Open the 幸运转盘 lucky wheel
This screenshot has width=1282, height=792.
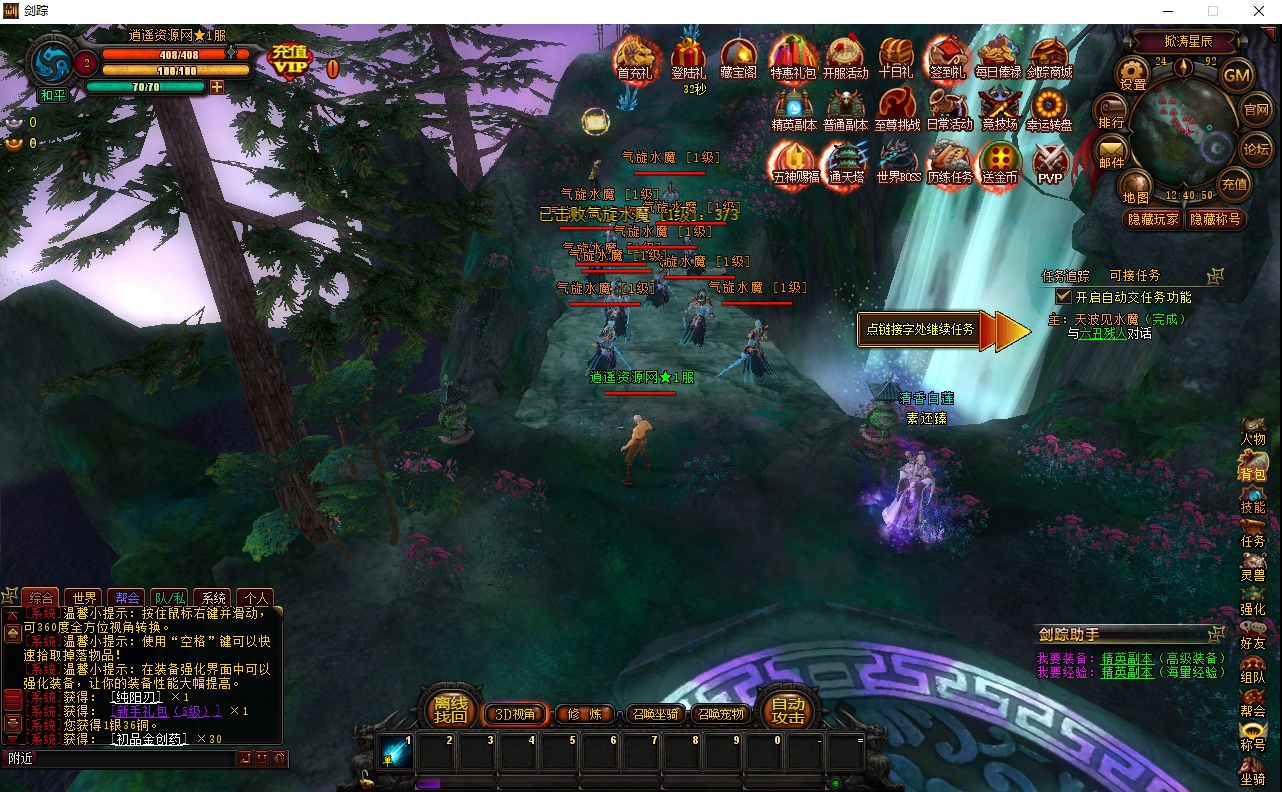(x=1049, y=108)
